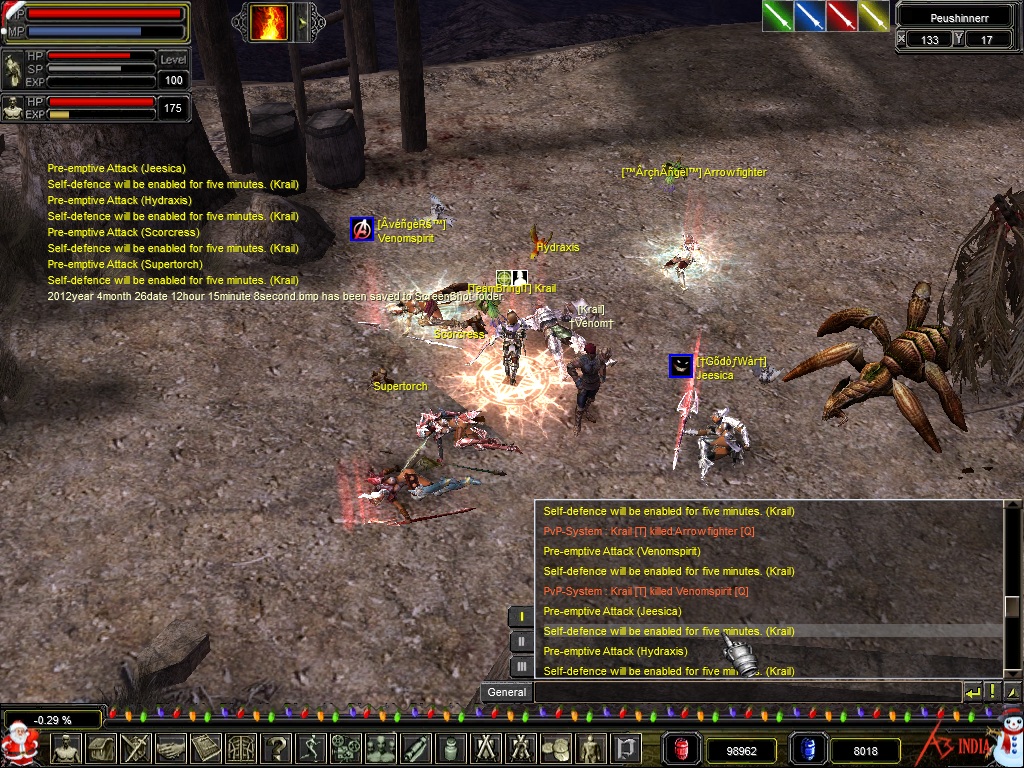Open the question mark help icon

coord(276,748)
